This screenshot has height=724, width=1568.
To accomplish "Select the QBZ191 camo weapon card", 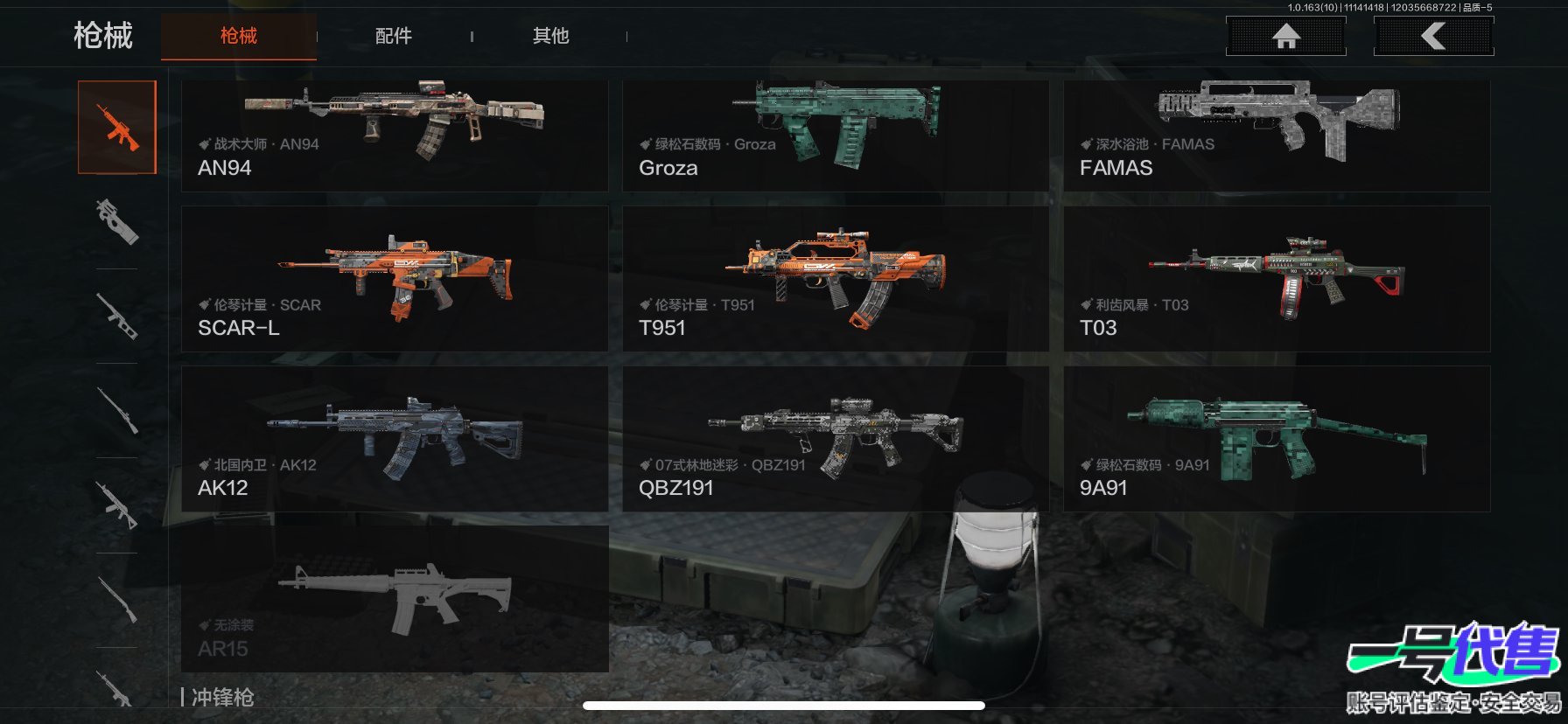I will point(835,439).
